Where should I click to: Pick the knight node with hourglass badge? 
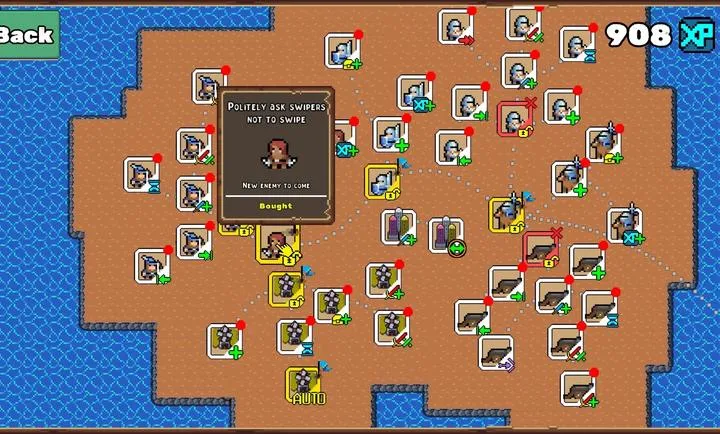click(577, 43)
